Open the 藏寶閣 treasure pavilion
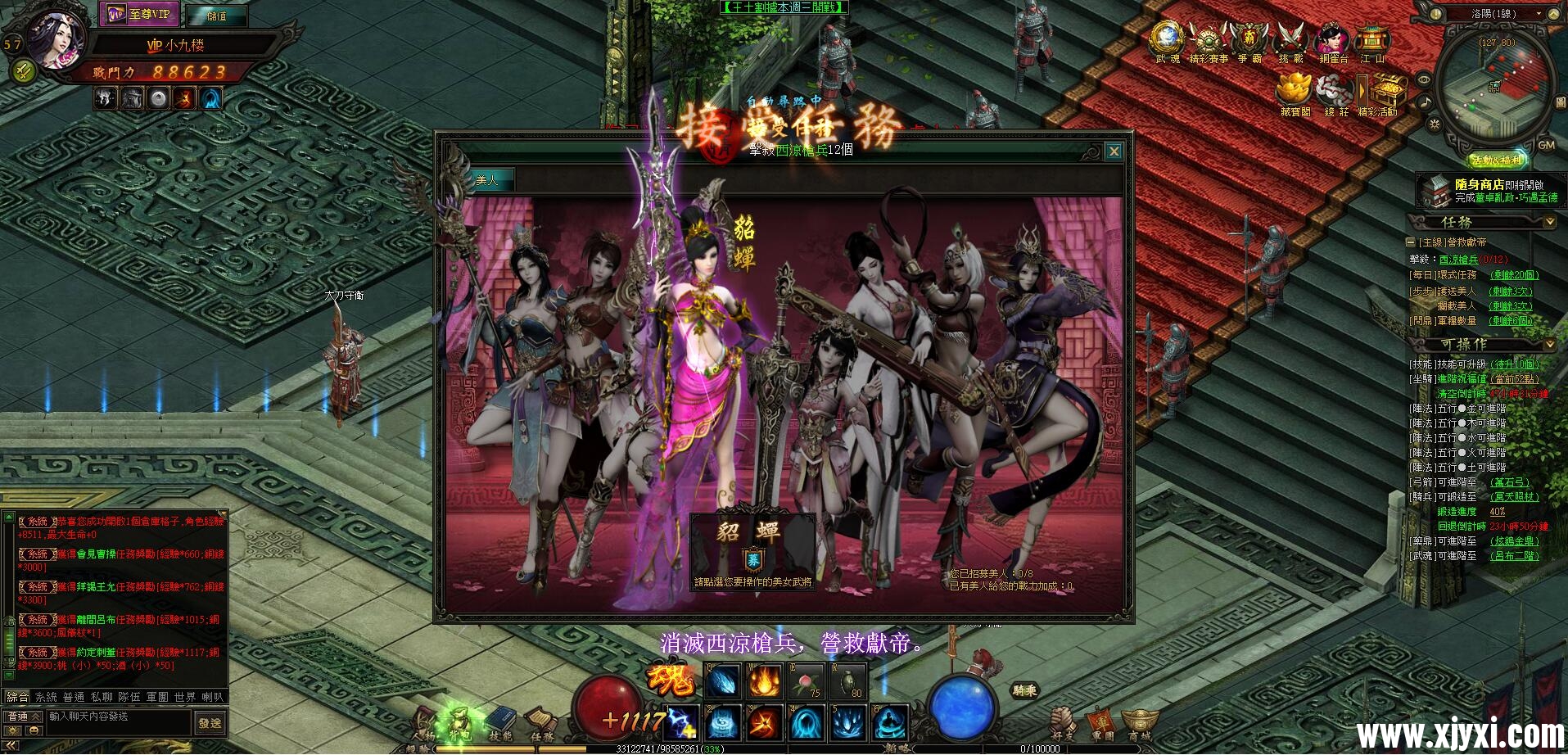The height and width of the screenshot is (755, 1568). tap(1295, 93)
